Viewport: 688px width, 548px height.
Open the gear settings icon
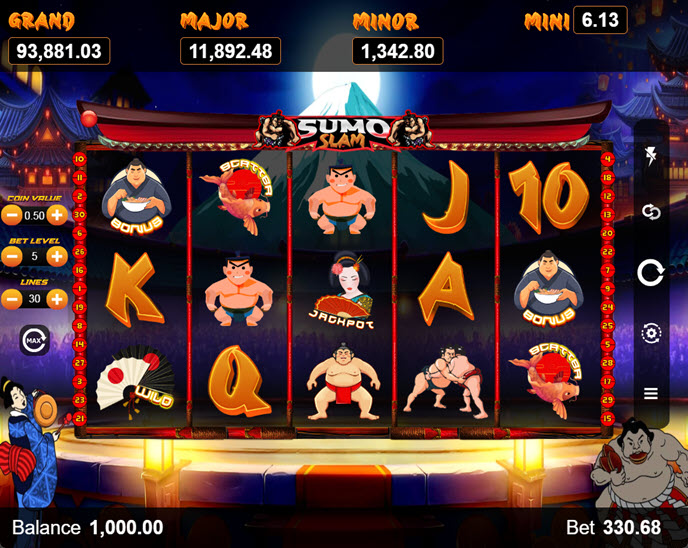tap(651, 333)
